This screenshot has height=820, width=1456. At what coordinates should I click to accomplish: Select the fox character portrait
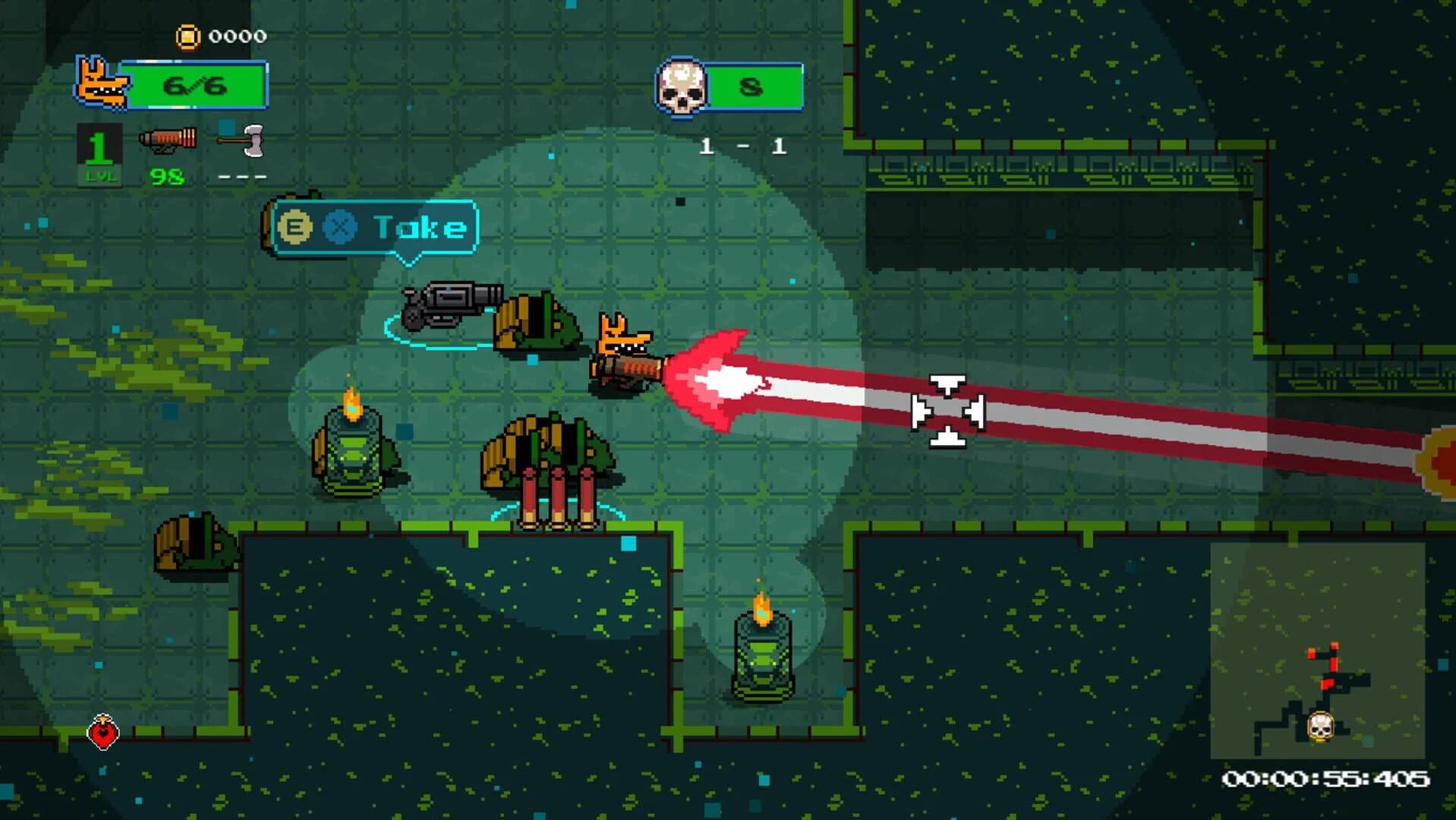coord(102,84)
